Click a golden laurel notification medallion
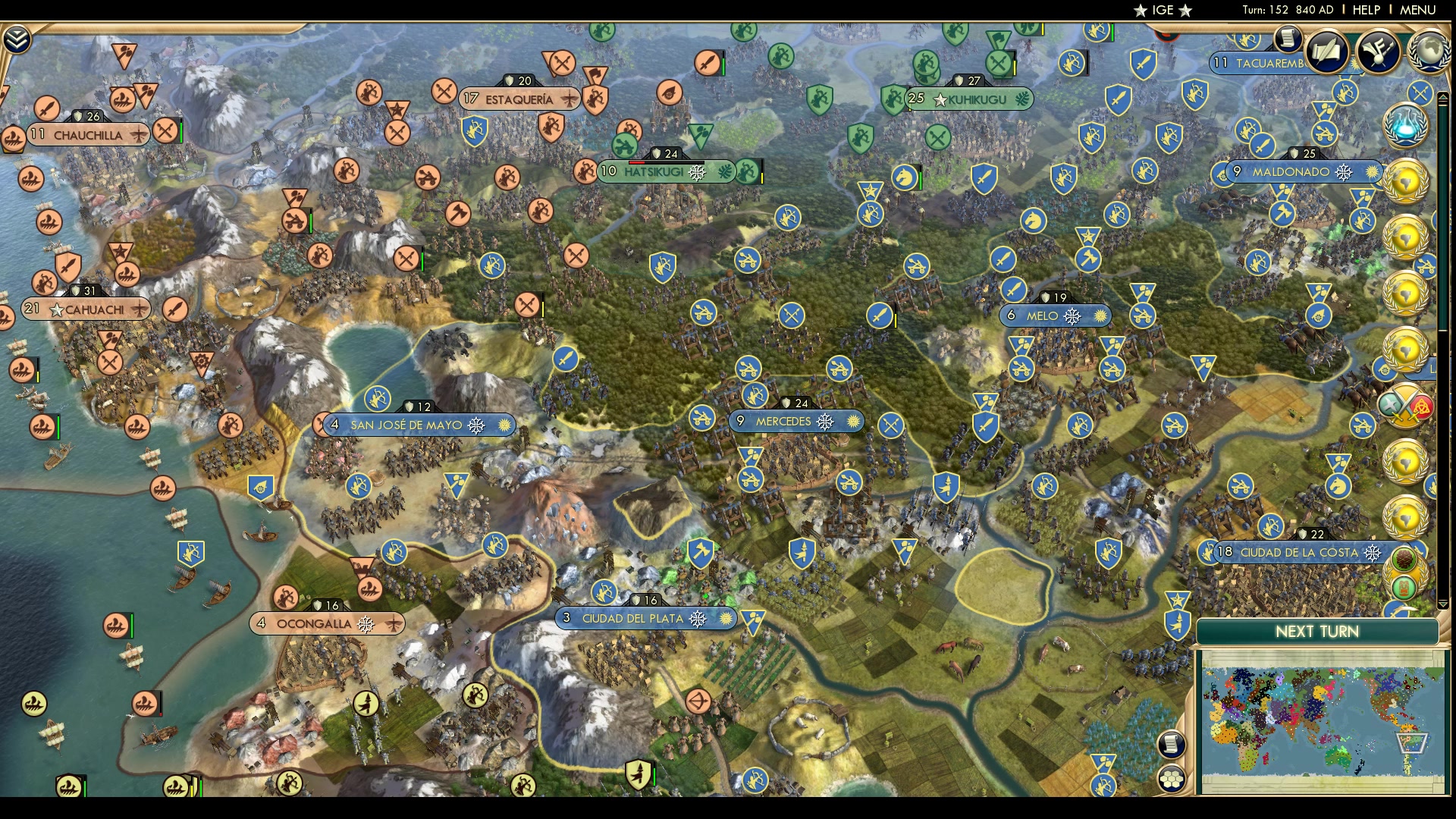The image size is (1456, 819). click(1407, 182)
